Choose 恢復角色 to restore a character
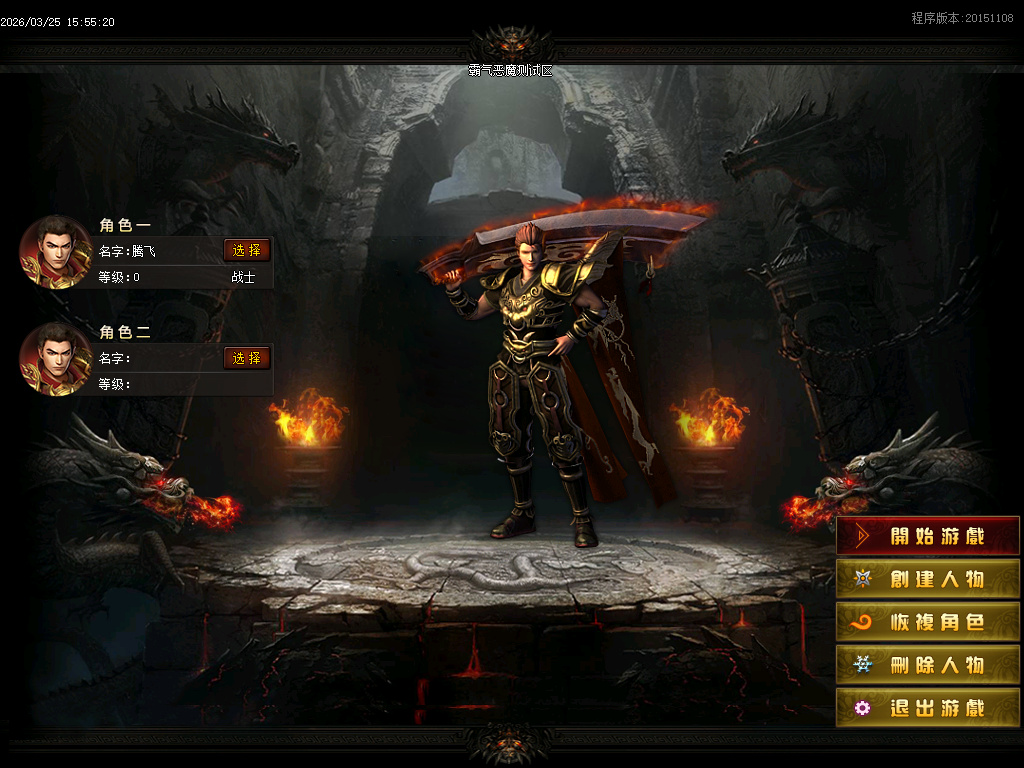This screenshot has width=1024, height=768. click(x=928, y=622)
